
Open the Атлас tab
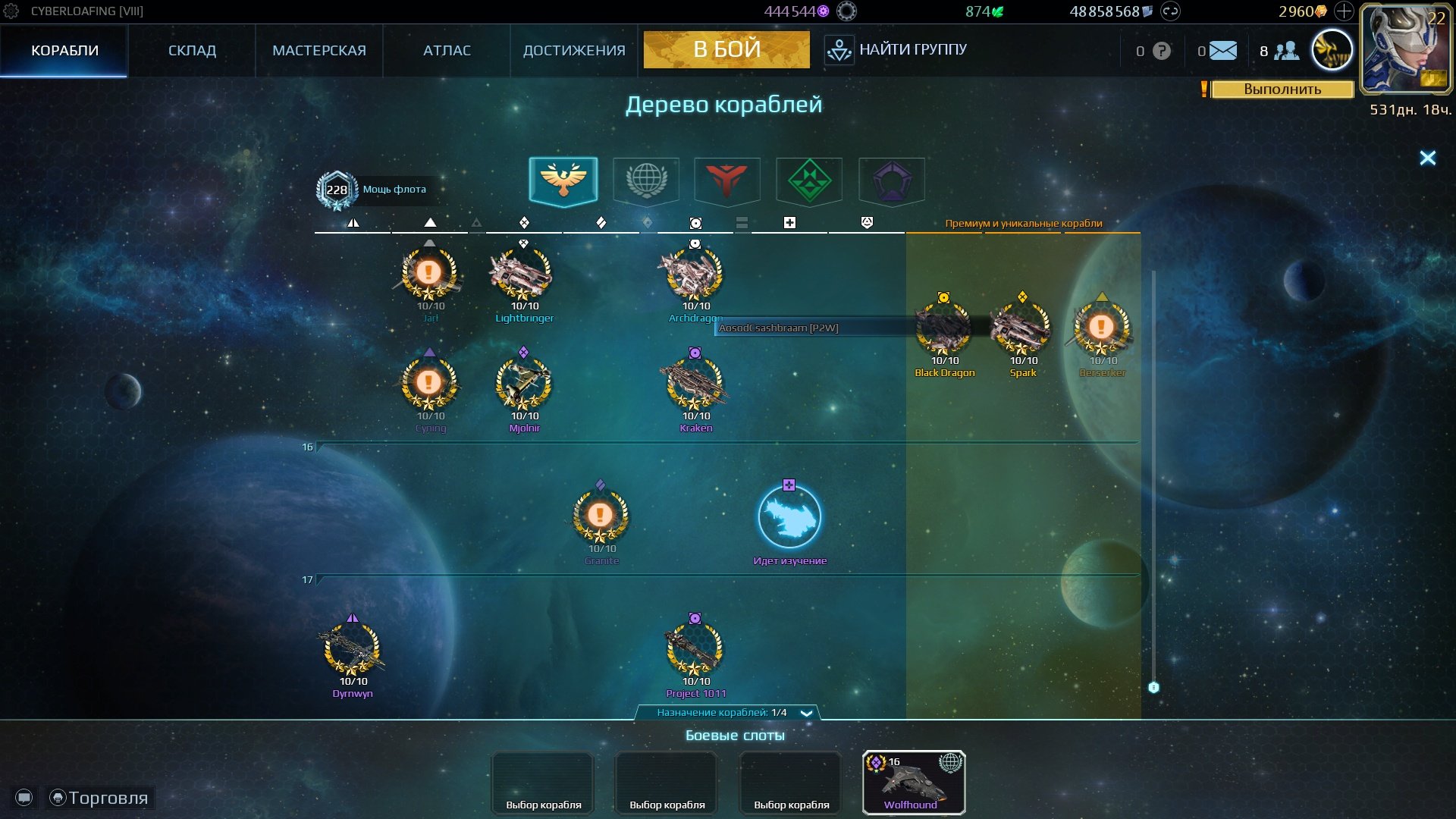(447, 51)
